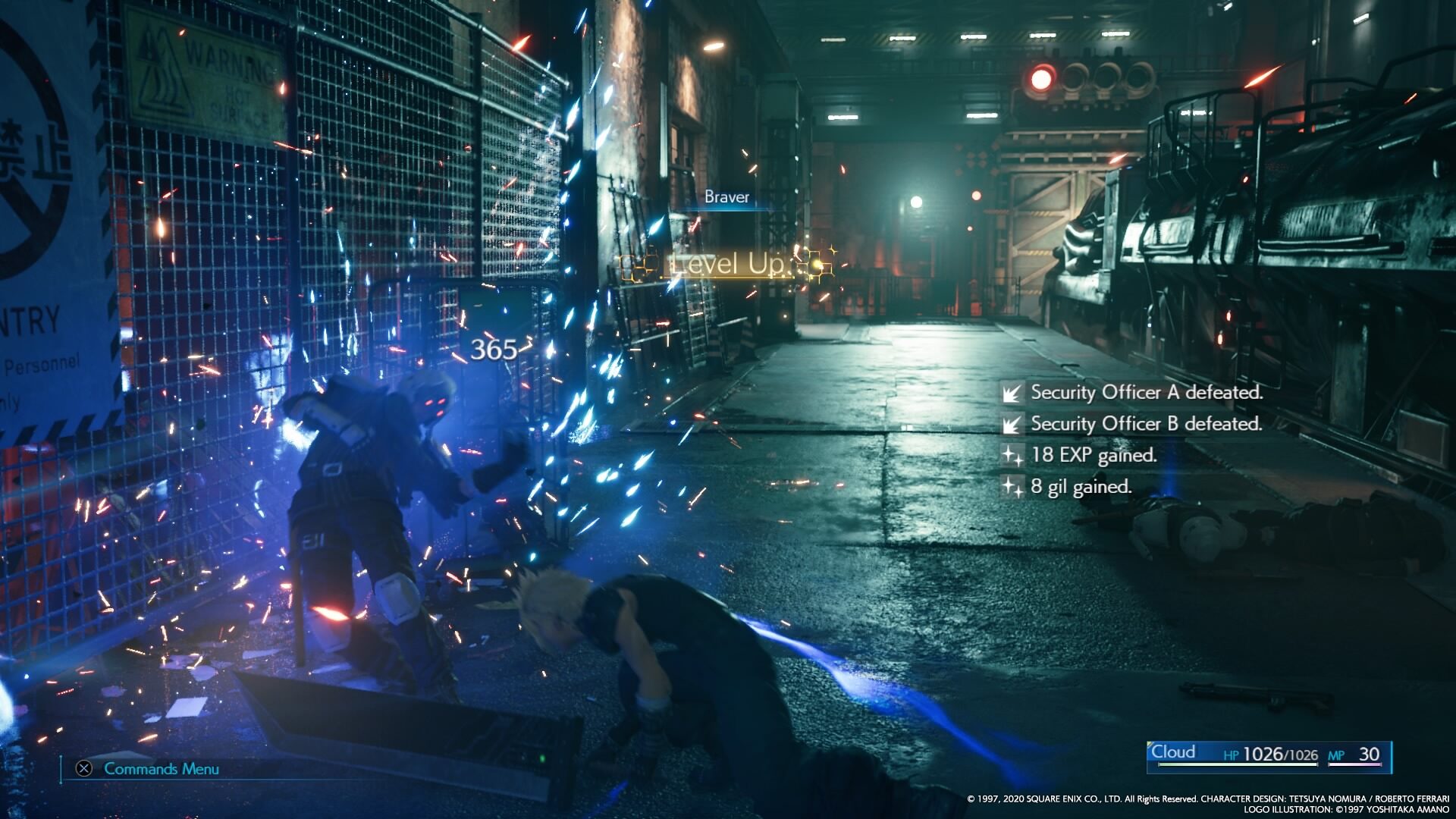
Task: Select Cloud's party status panel
Action: coord(1269,755)
